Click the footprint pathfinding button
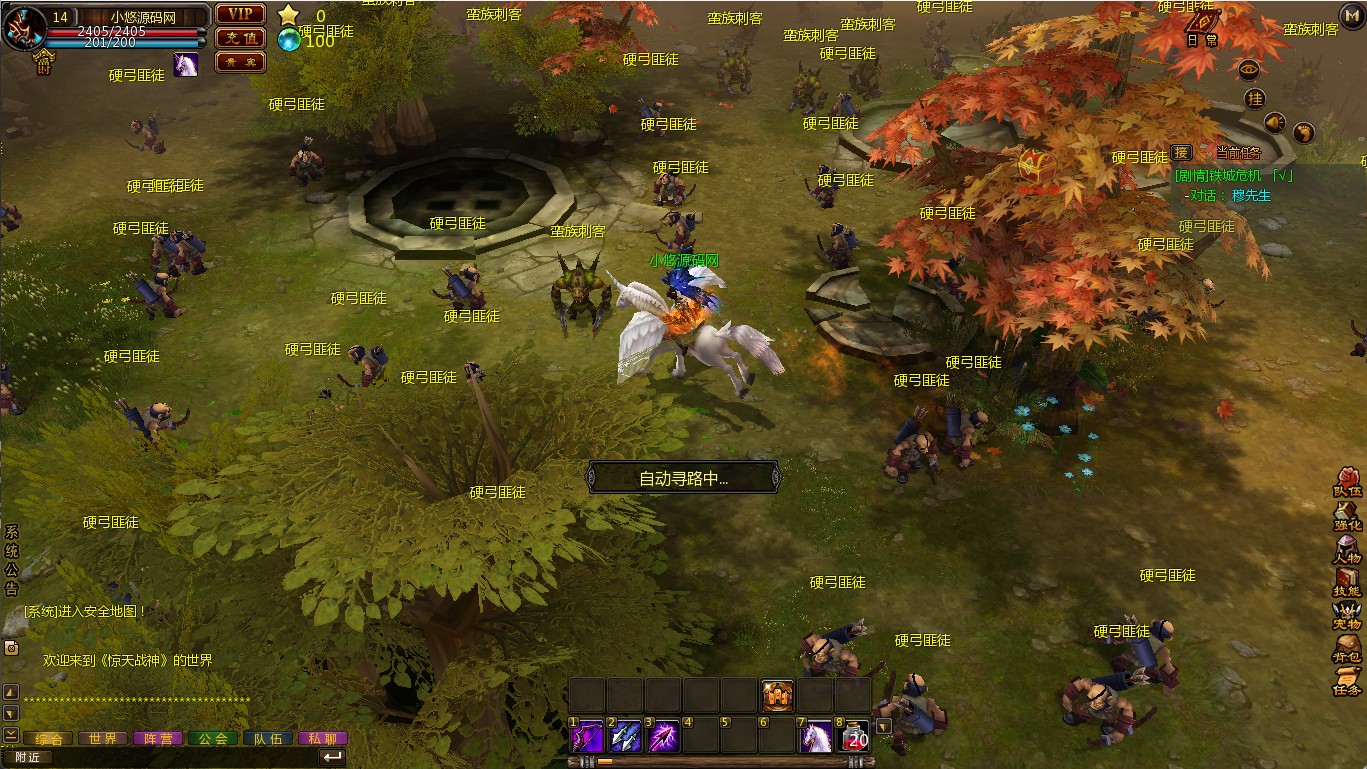1367x769 pixels. (x=1303, y=132)
